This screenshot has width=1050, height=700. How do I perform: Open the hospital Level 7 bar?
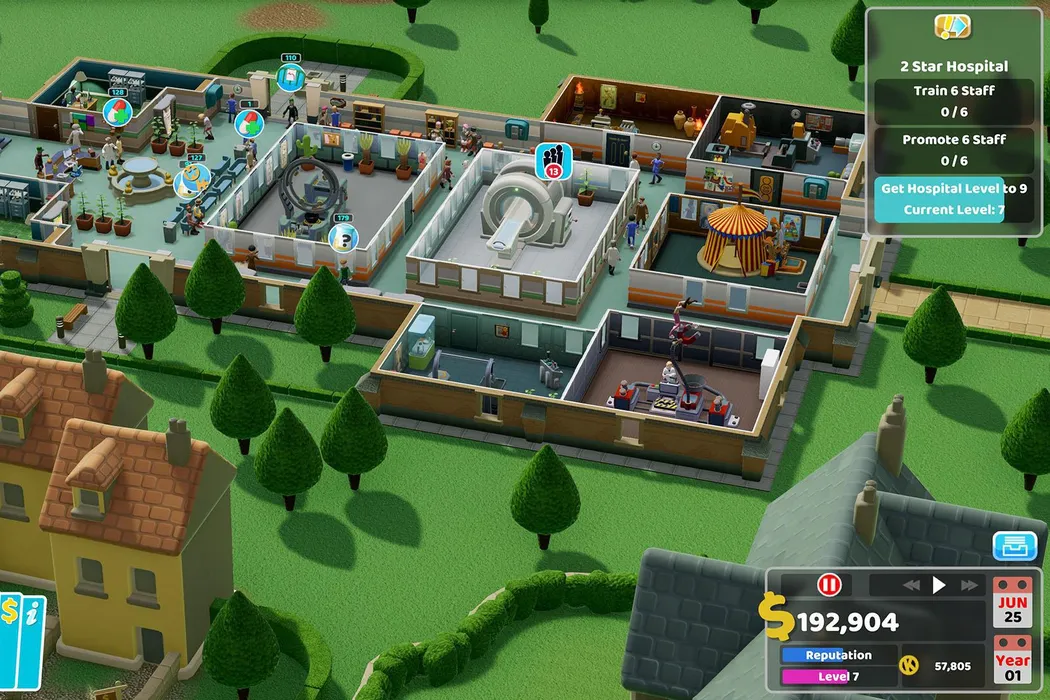(x=838, y=677)
